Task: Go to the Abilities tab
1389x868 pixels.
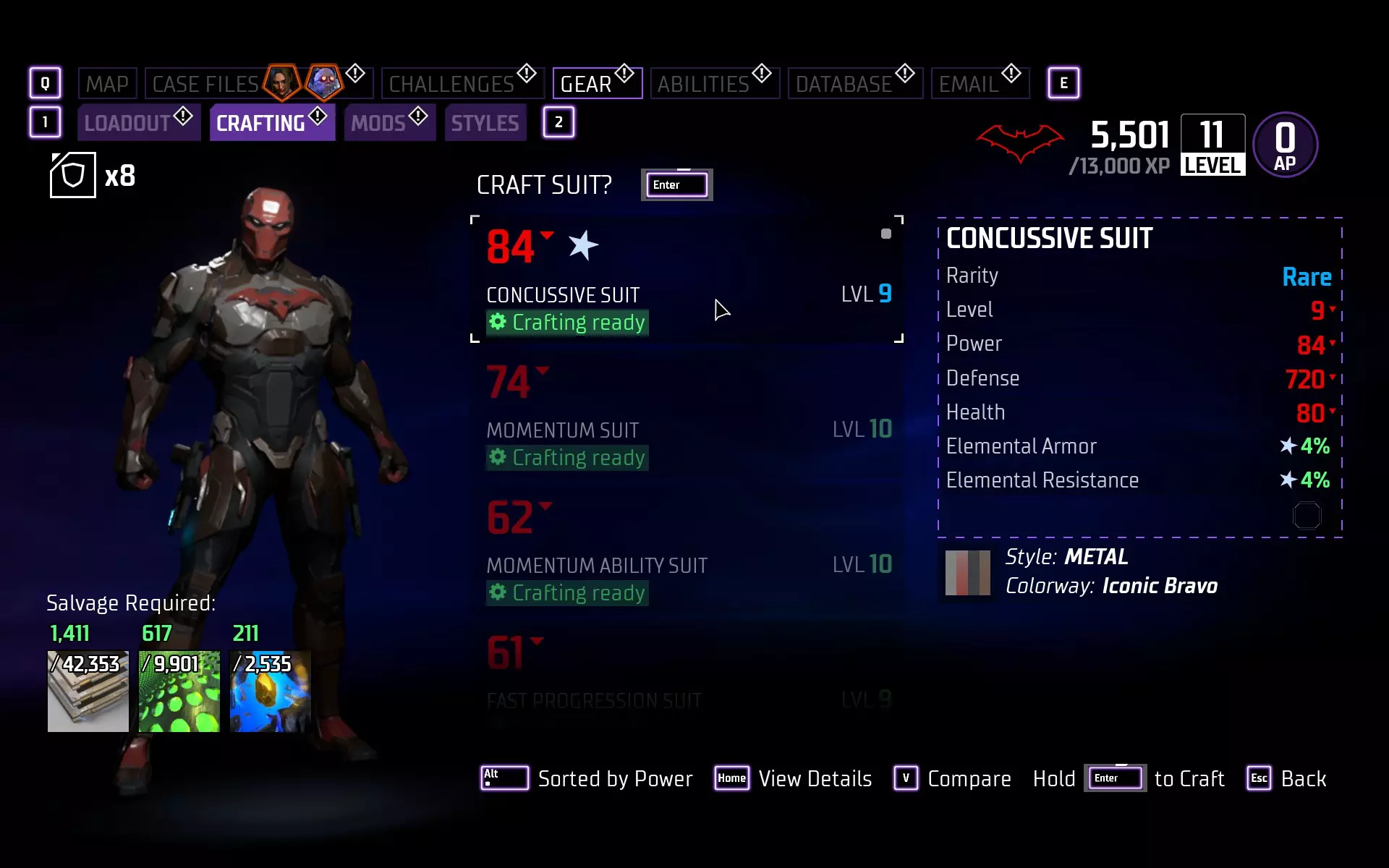Action: [703, 84]
